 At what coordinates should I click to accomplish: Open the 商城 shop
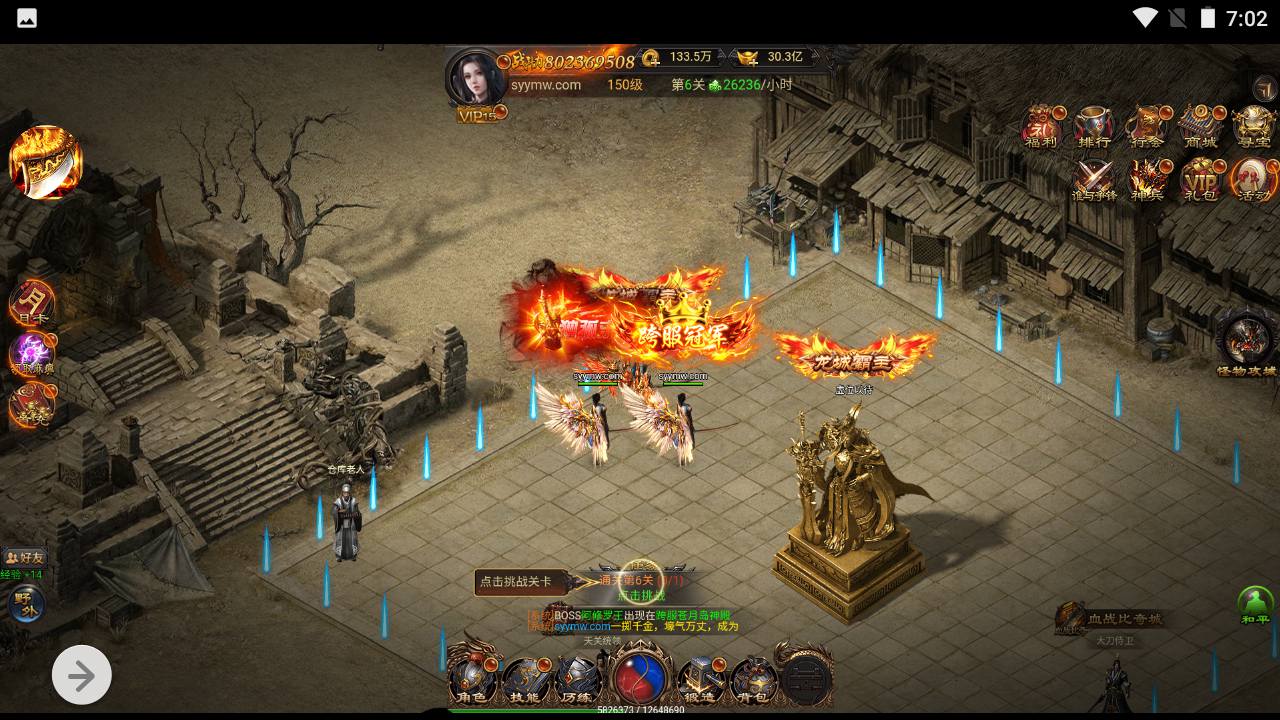tap(1199, 128)
